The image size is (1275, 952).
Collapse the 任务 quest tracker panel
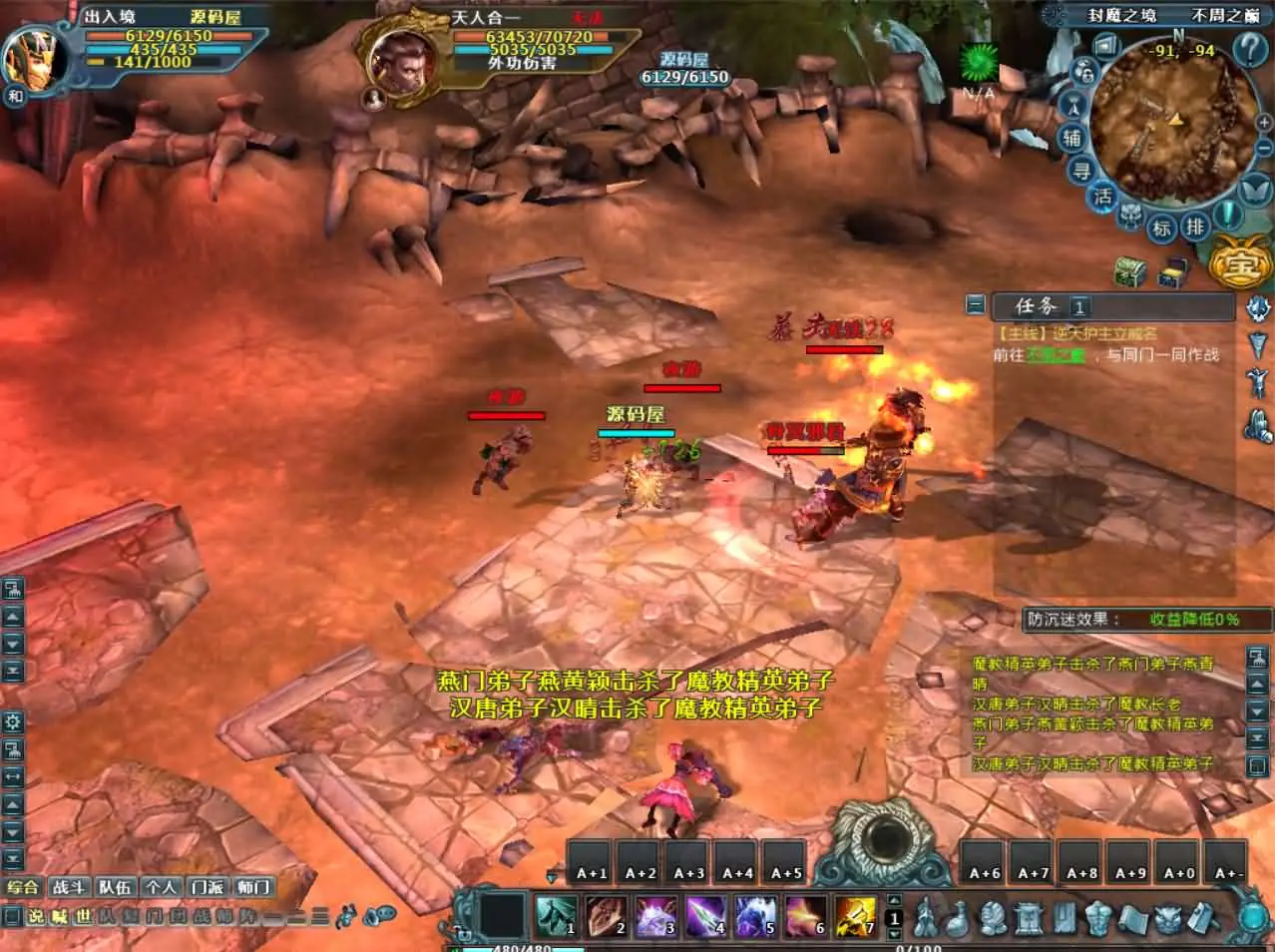click(x=976, y=305)
